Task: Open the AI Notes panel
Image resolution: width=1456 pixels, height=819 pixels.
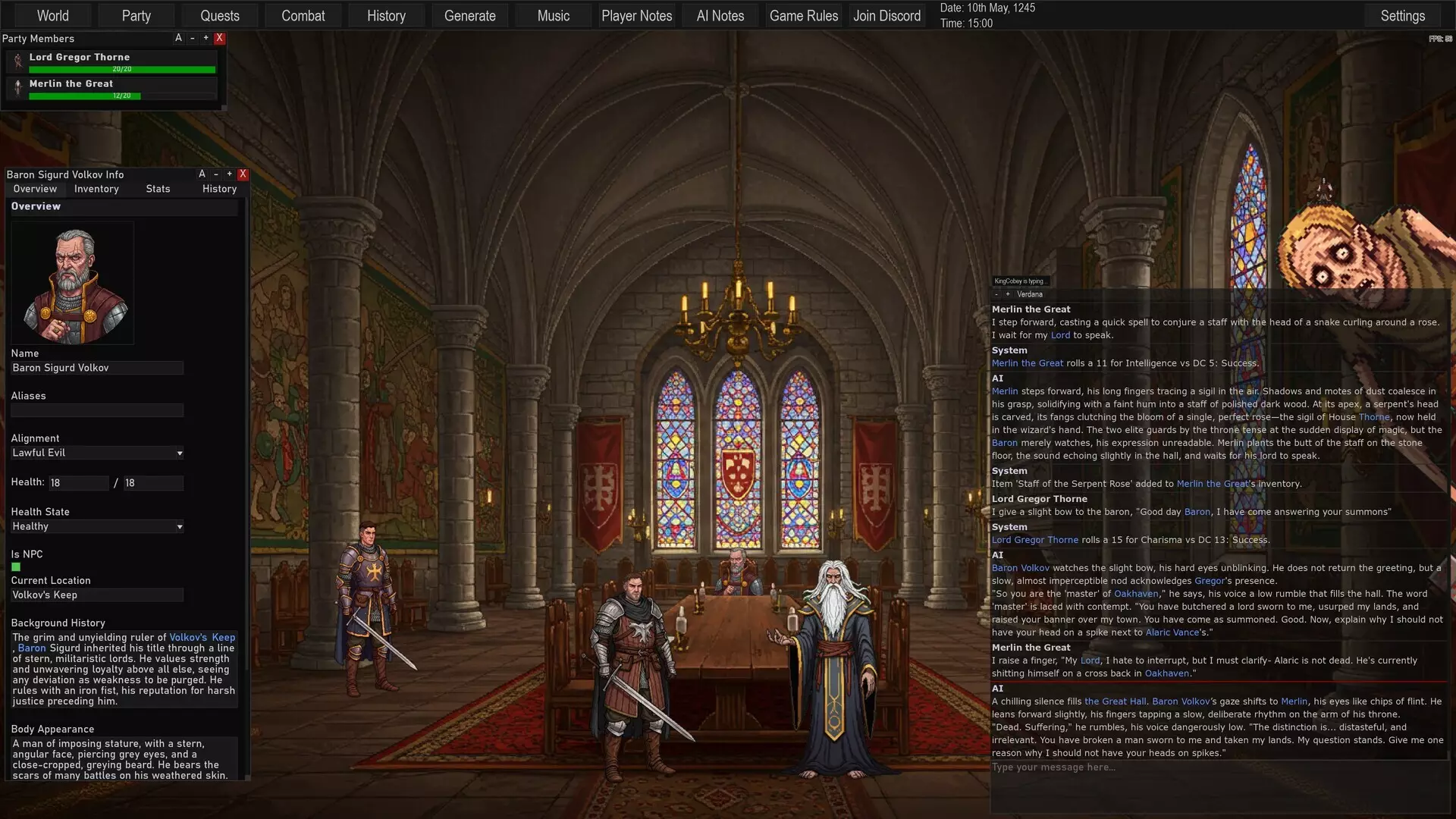Action: [x=720, y=15]
